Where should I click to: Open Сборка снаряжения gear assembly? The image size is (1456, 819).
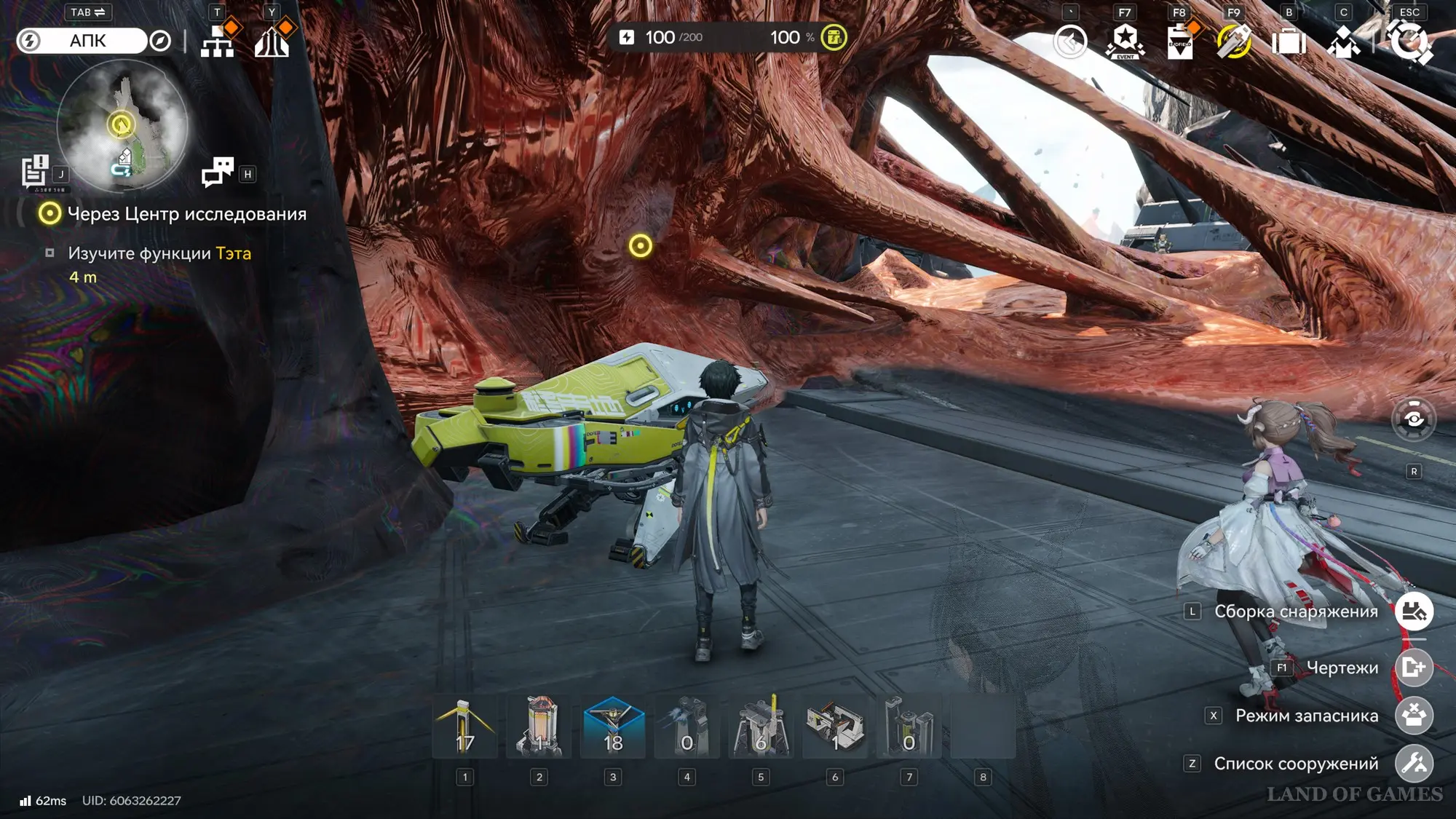pos(1414,612)
